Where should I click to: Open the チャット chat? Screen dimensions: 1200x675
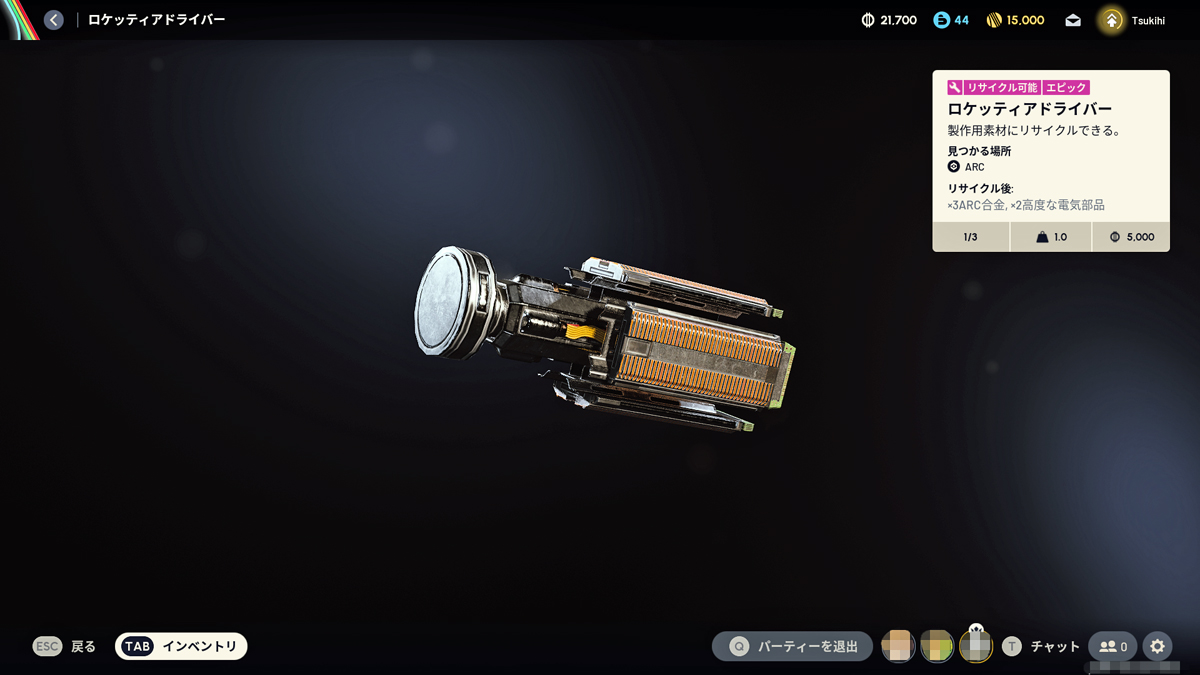(1041, 647)
